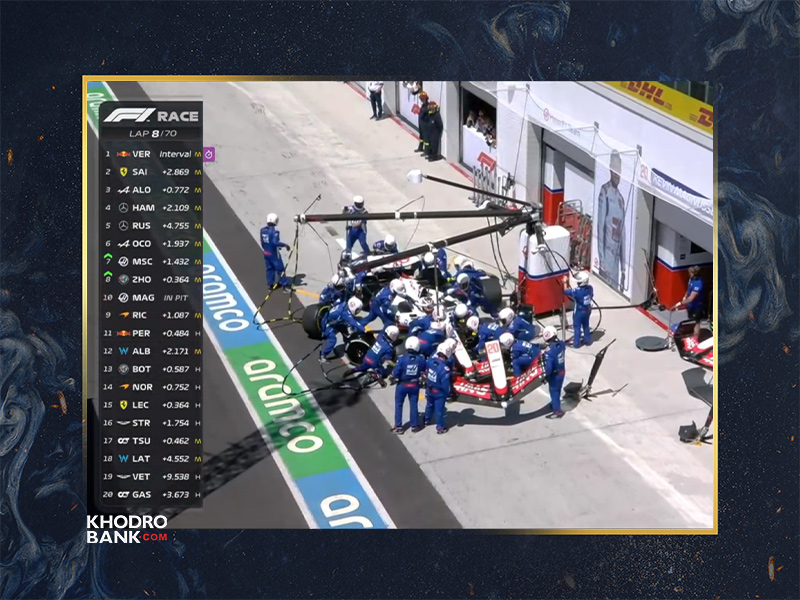Select SAI in second place
Screen dimensions: 800x600
(150, 172)
